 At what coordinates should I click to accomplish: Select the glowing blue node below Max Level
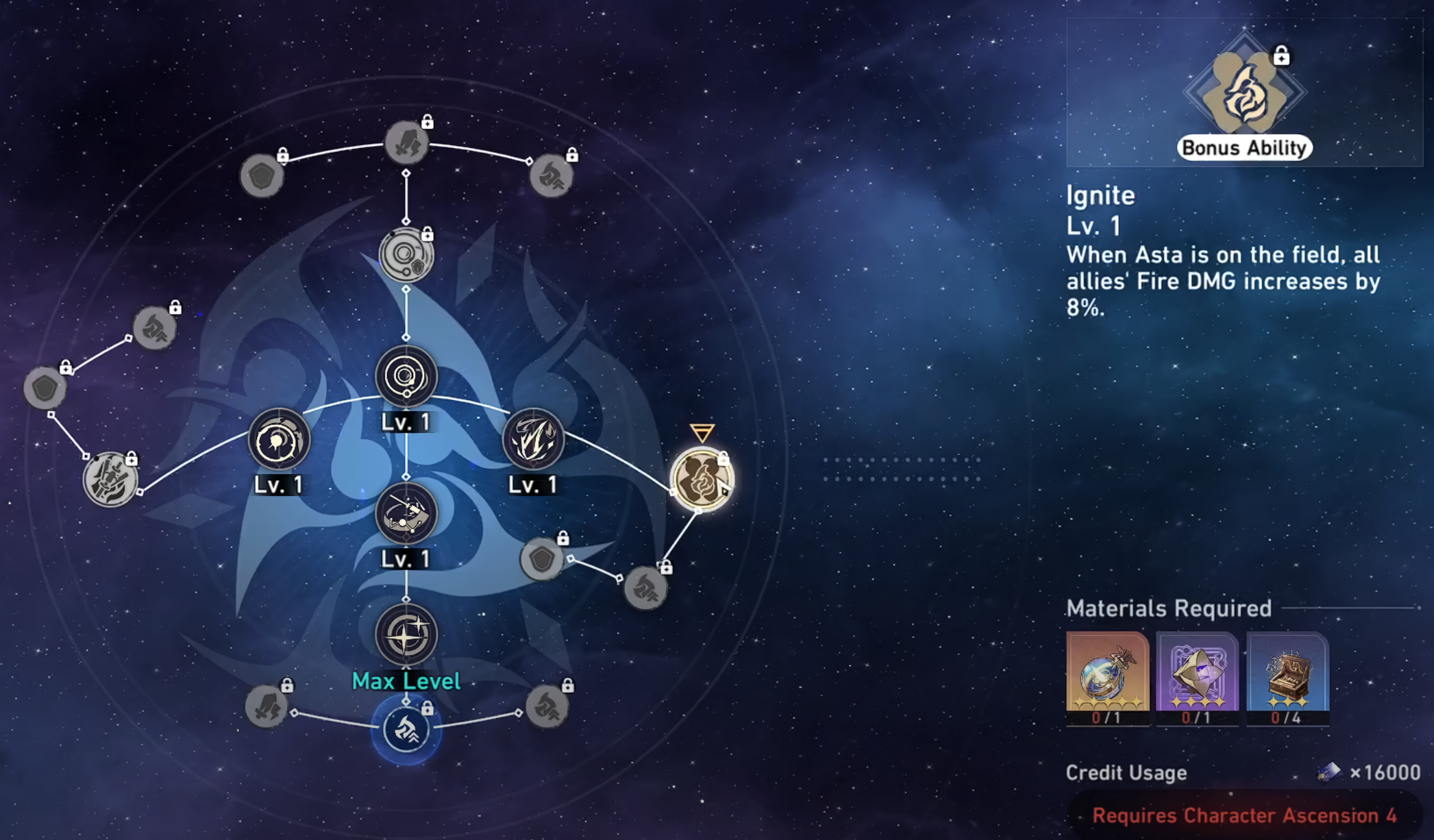point(406,729)
